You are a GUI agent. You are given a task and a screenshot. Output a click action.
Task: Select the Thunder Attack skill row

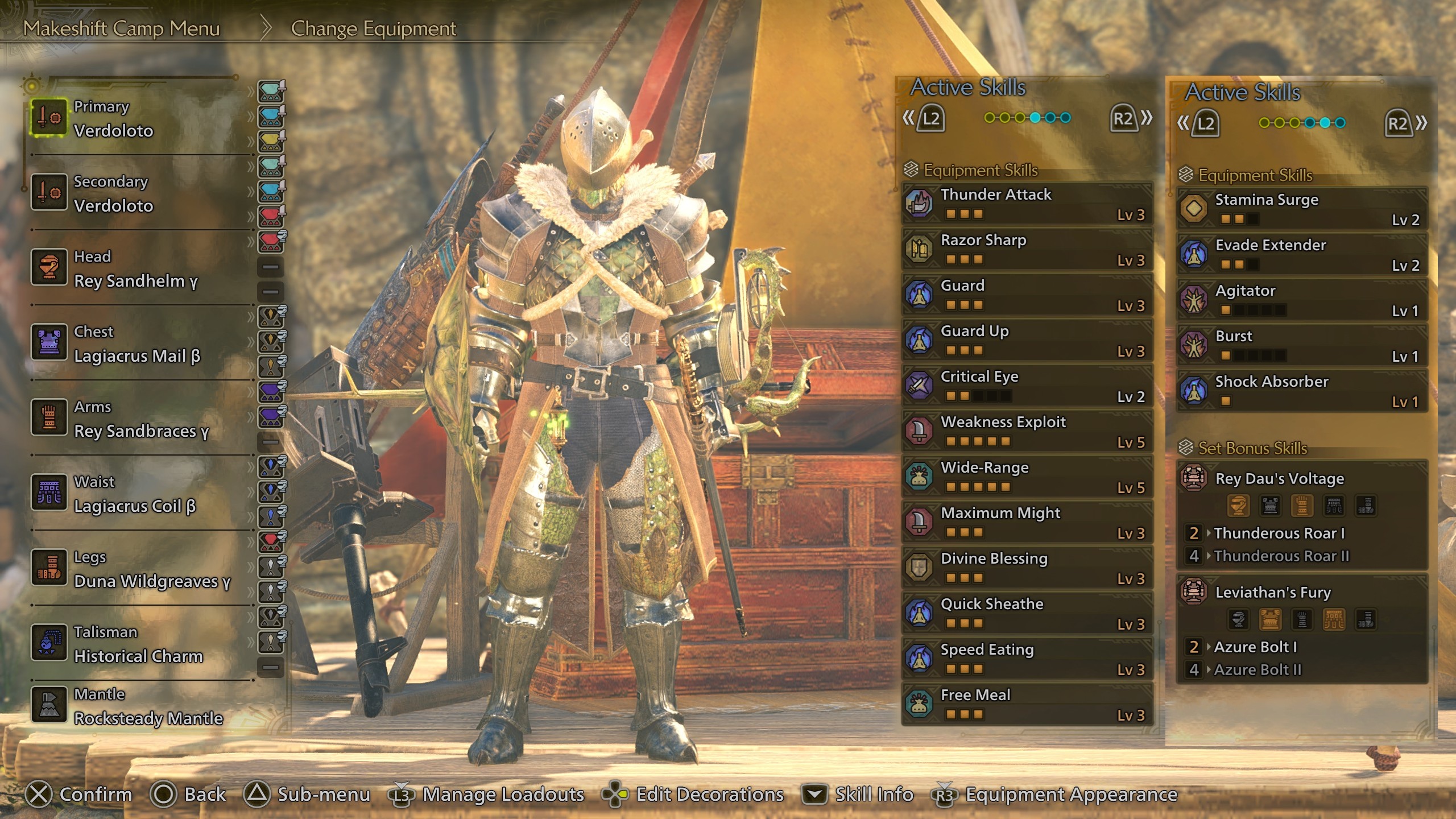click(x=1027, y=204)
